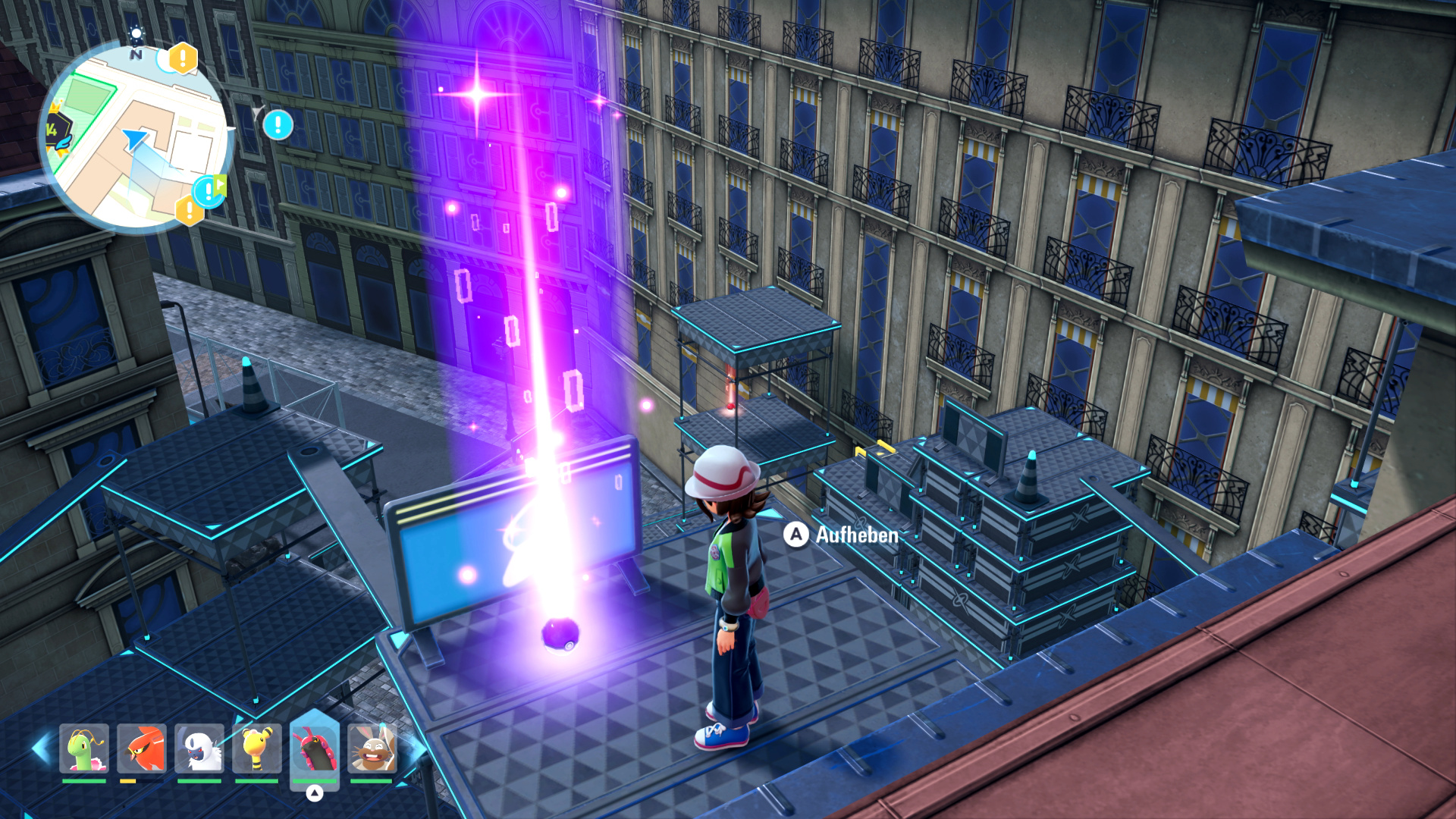Select the blue flagged marker on the minimap
This screenshot has width=1456, height=819.
[x=209, y=190]
